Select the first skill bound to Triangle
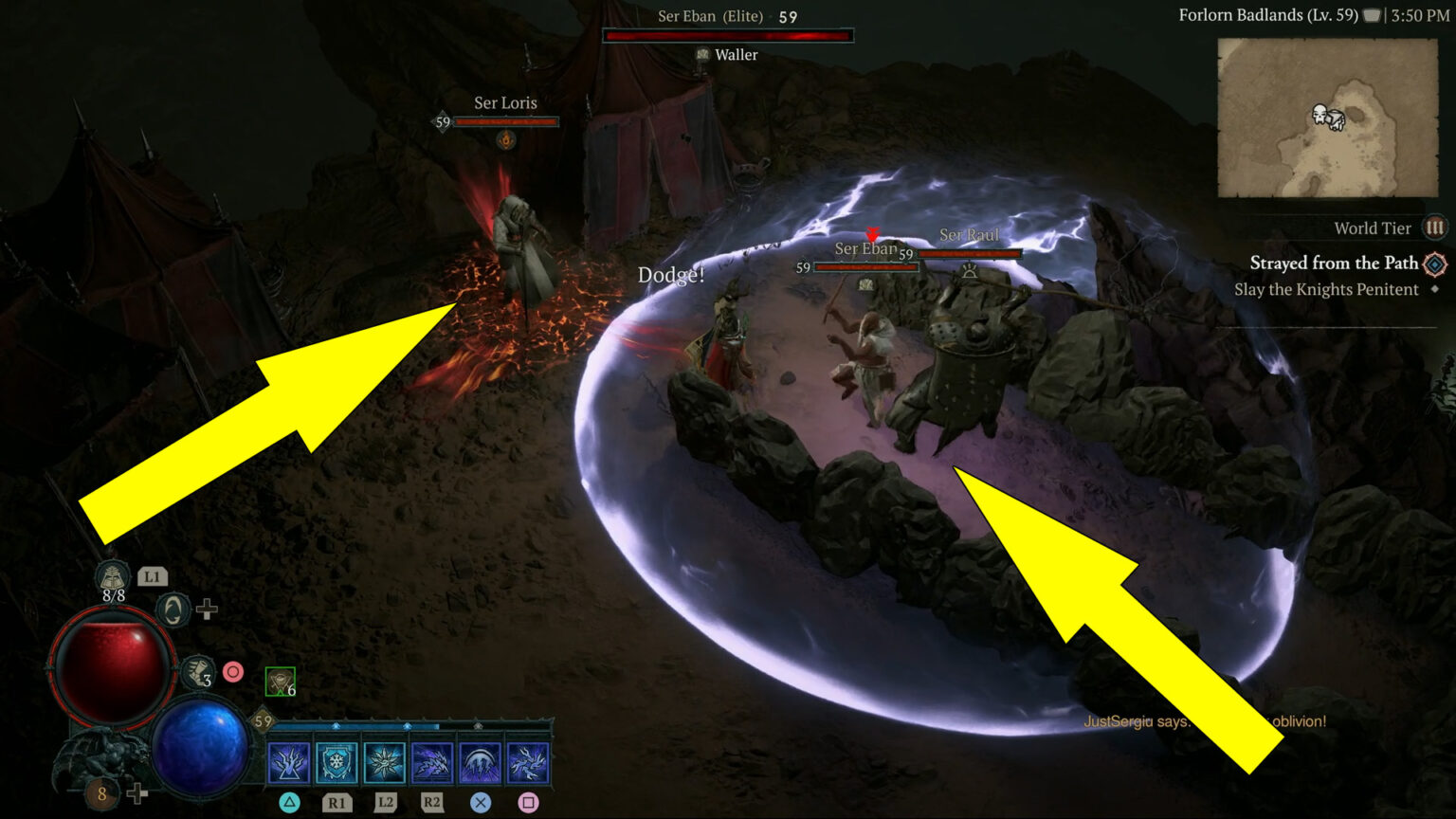The height and width of the screenshot is (819, 1456). pos(288,763)
